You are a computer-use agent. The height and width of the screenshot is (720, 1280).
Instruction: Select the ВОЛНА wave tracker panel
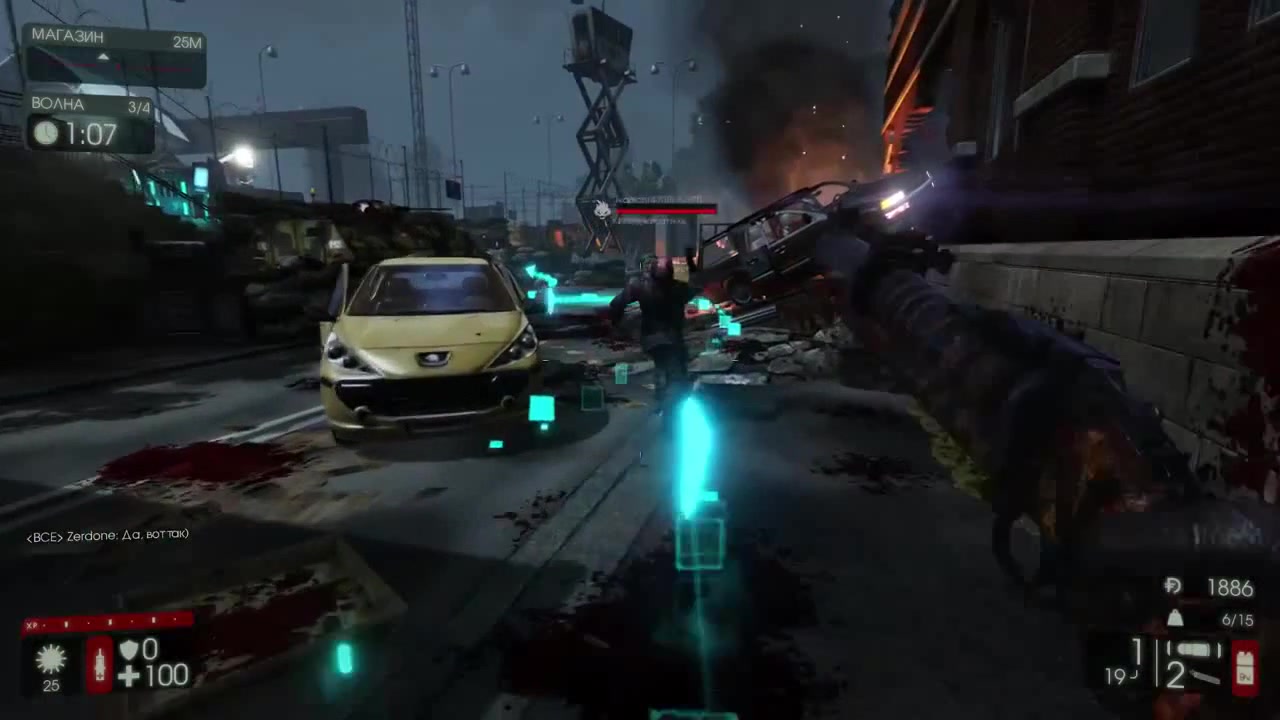(x=90, y=122)
